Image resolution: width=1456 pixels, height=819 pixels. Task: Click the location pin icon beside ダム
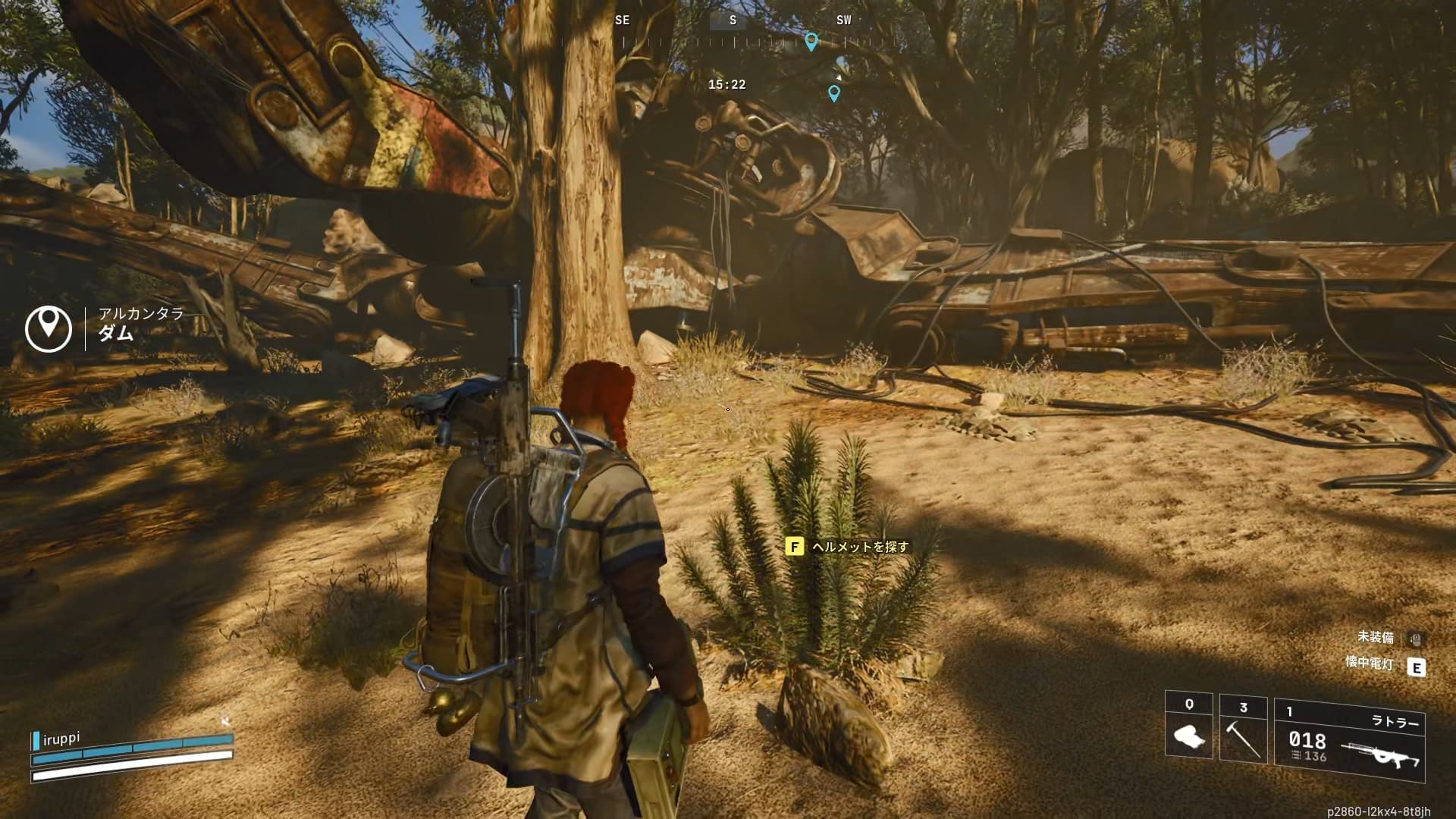coord(49,328)
